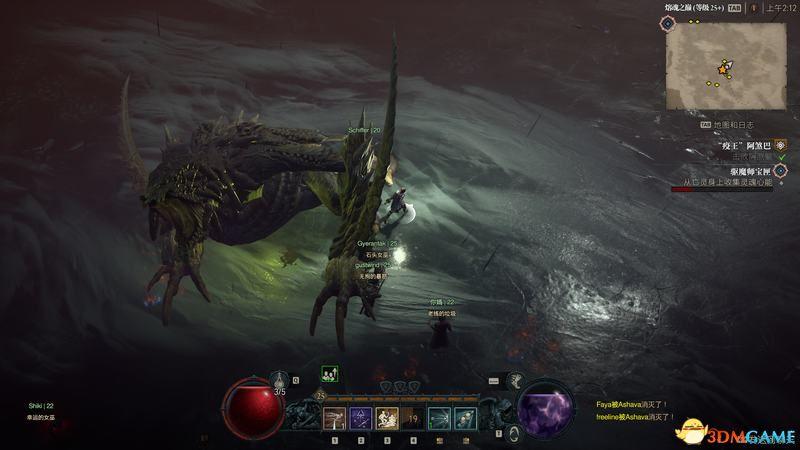The image size is (800, 450).
Task: Click the mount horse icon
Action: 518,381
